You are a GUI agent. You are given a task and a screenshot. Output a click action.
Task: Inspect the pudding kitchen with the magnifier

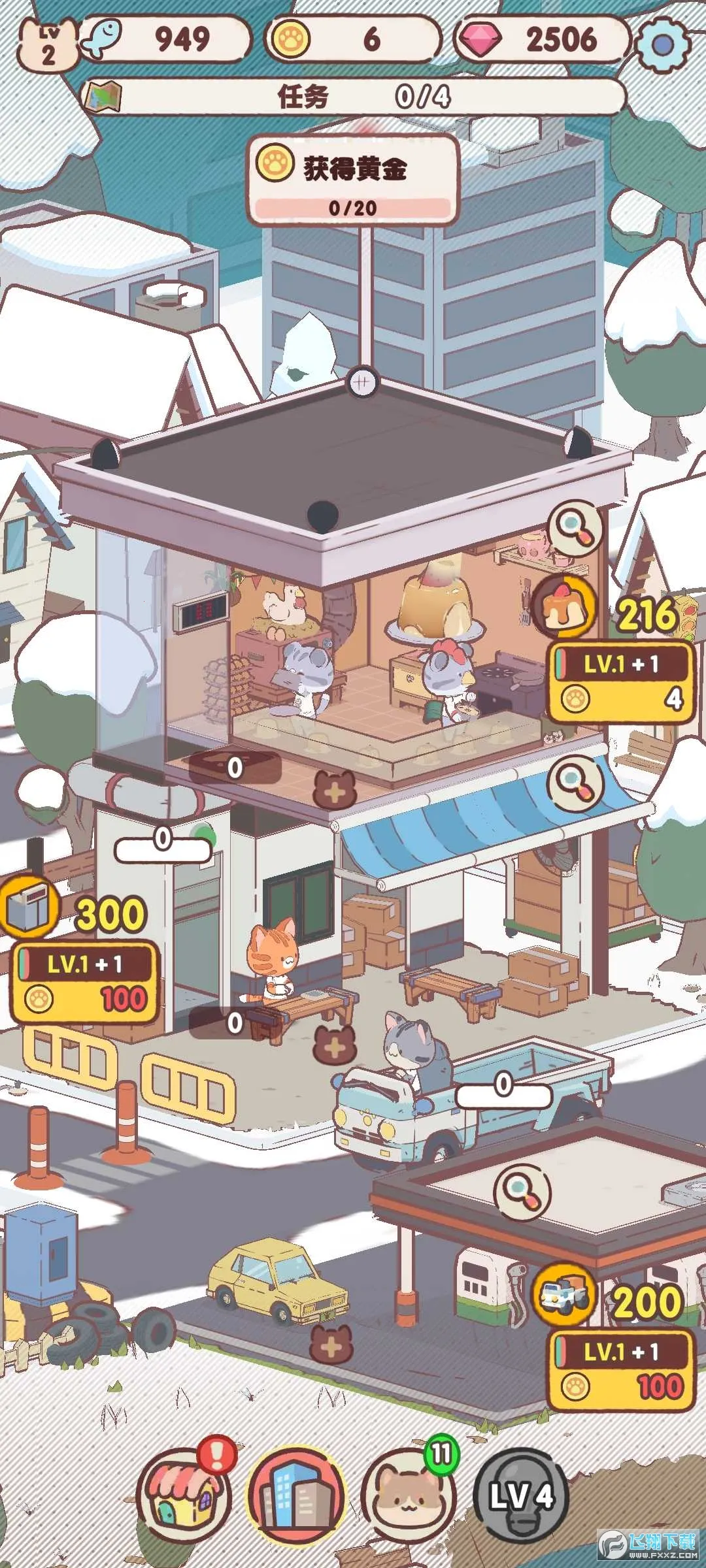point(575,527)
